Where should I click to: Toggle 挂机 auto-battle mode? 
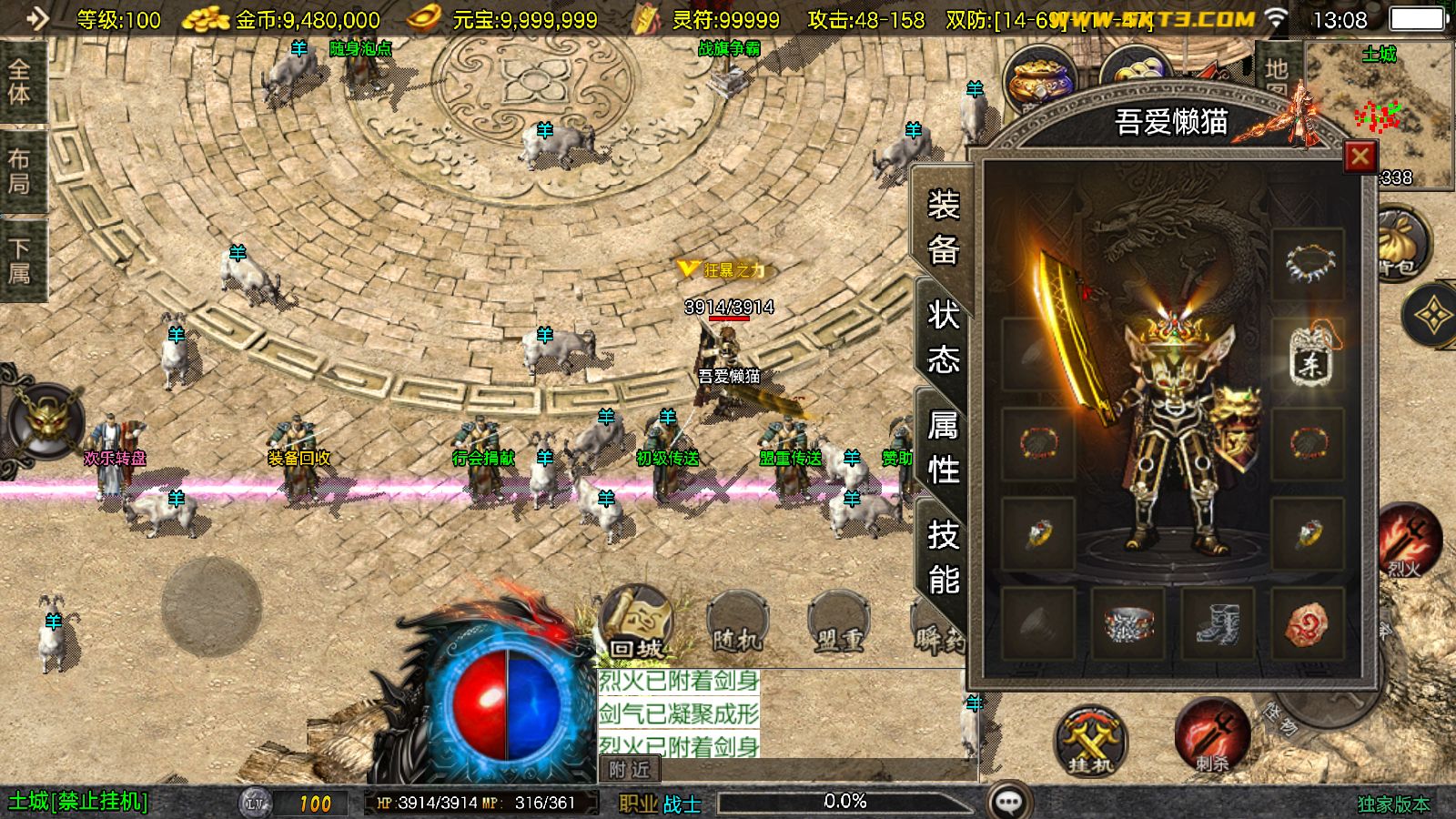pyautogui.click(x=1089, y=739)
